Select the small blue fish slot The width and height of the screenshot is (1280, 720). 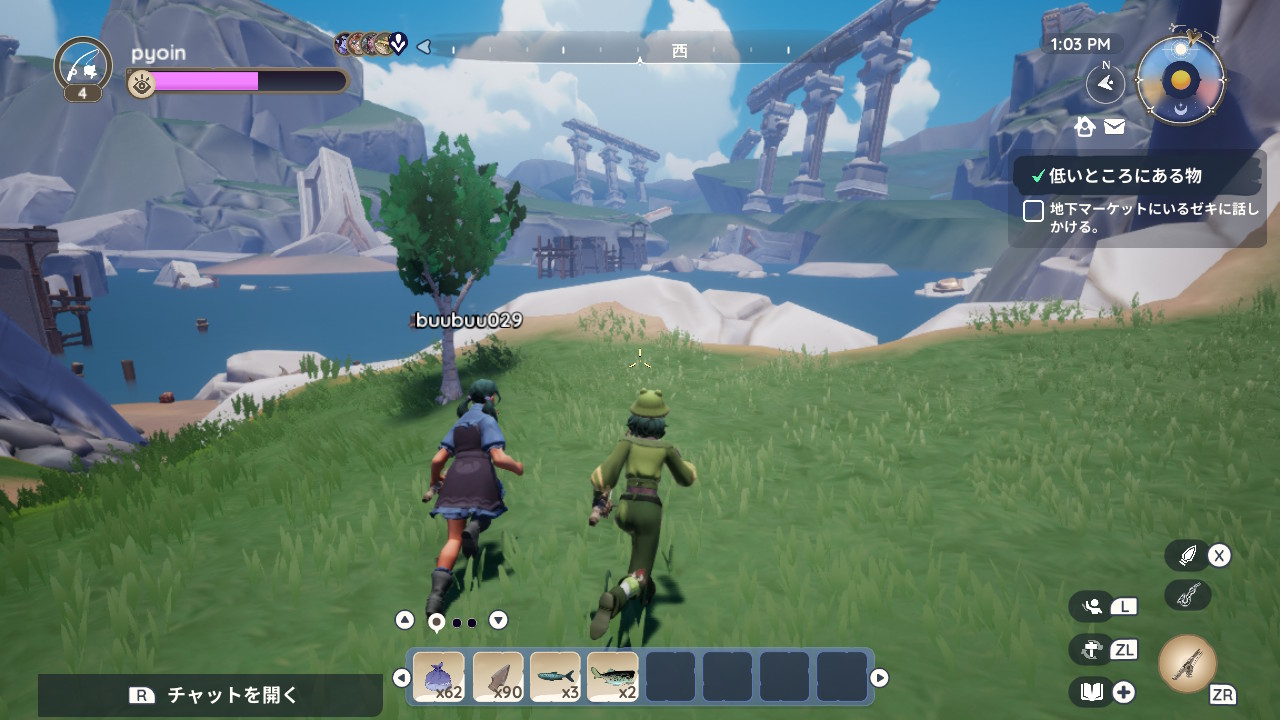[x=555, y=677]
